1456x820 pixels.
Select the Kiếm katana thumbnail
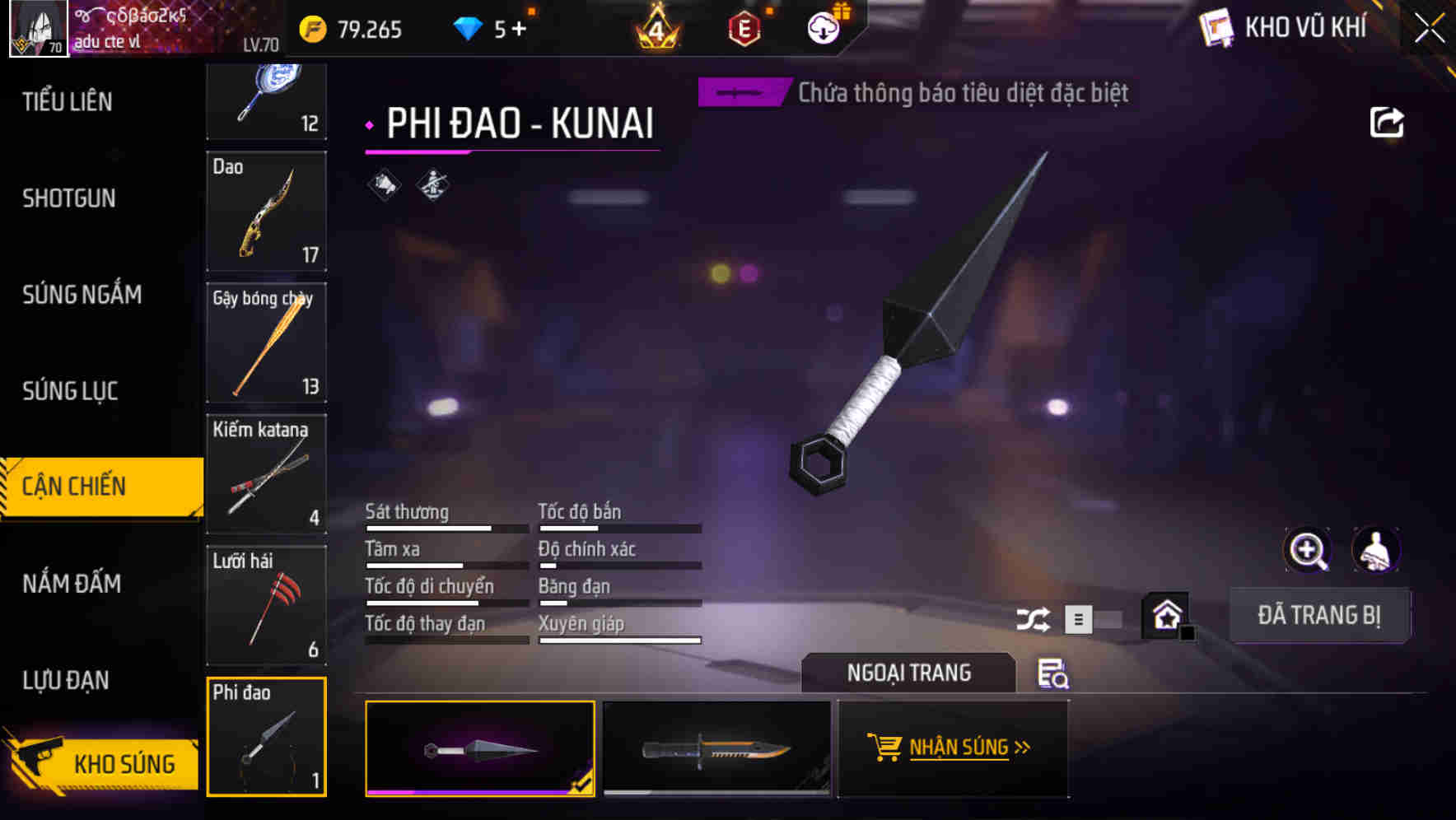point(266,475)
